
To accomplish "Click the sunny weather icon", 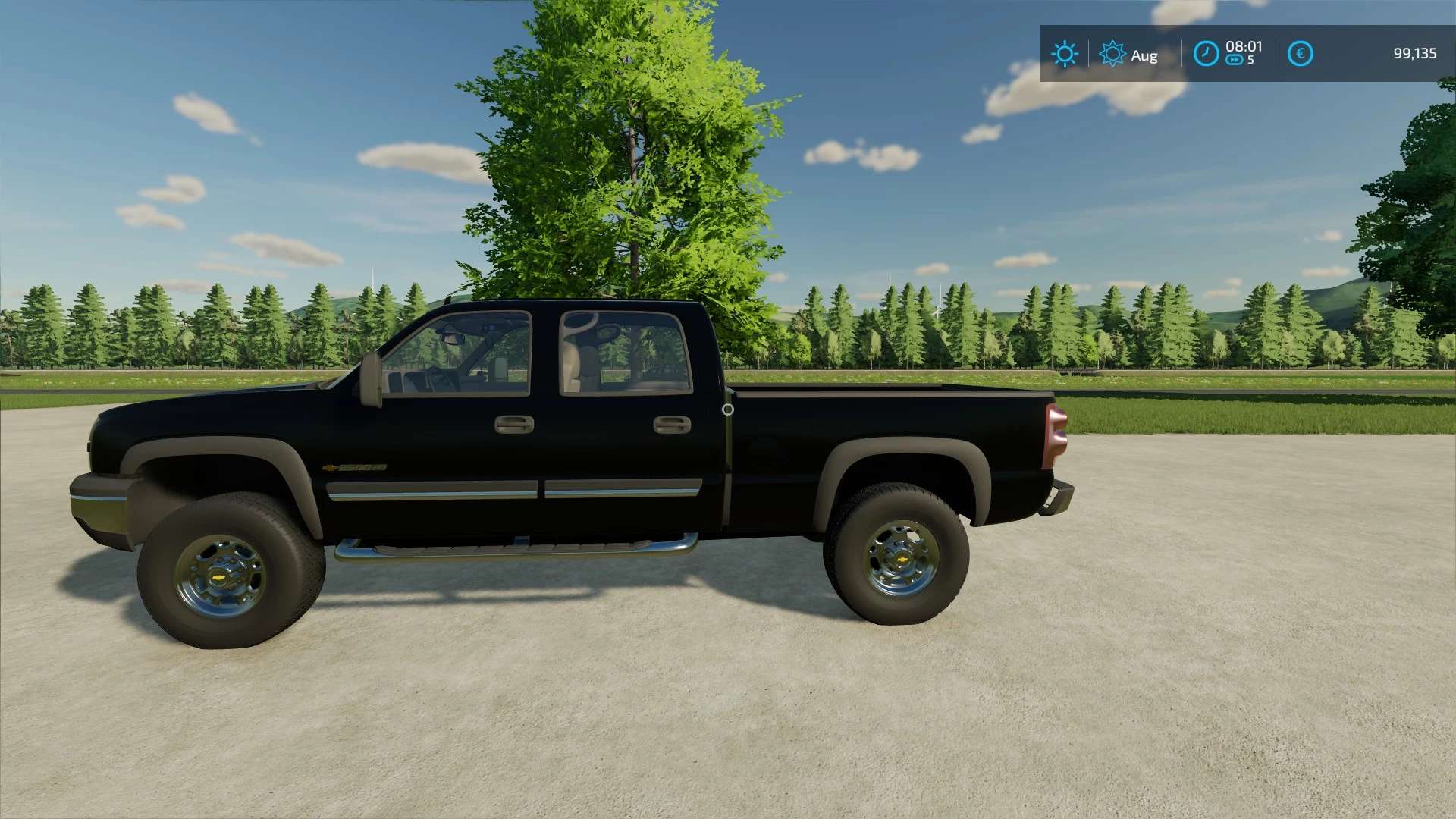I will point(1064,54).
